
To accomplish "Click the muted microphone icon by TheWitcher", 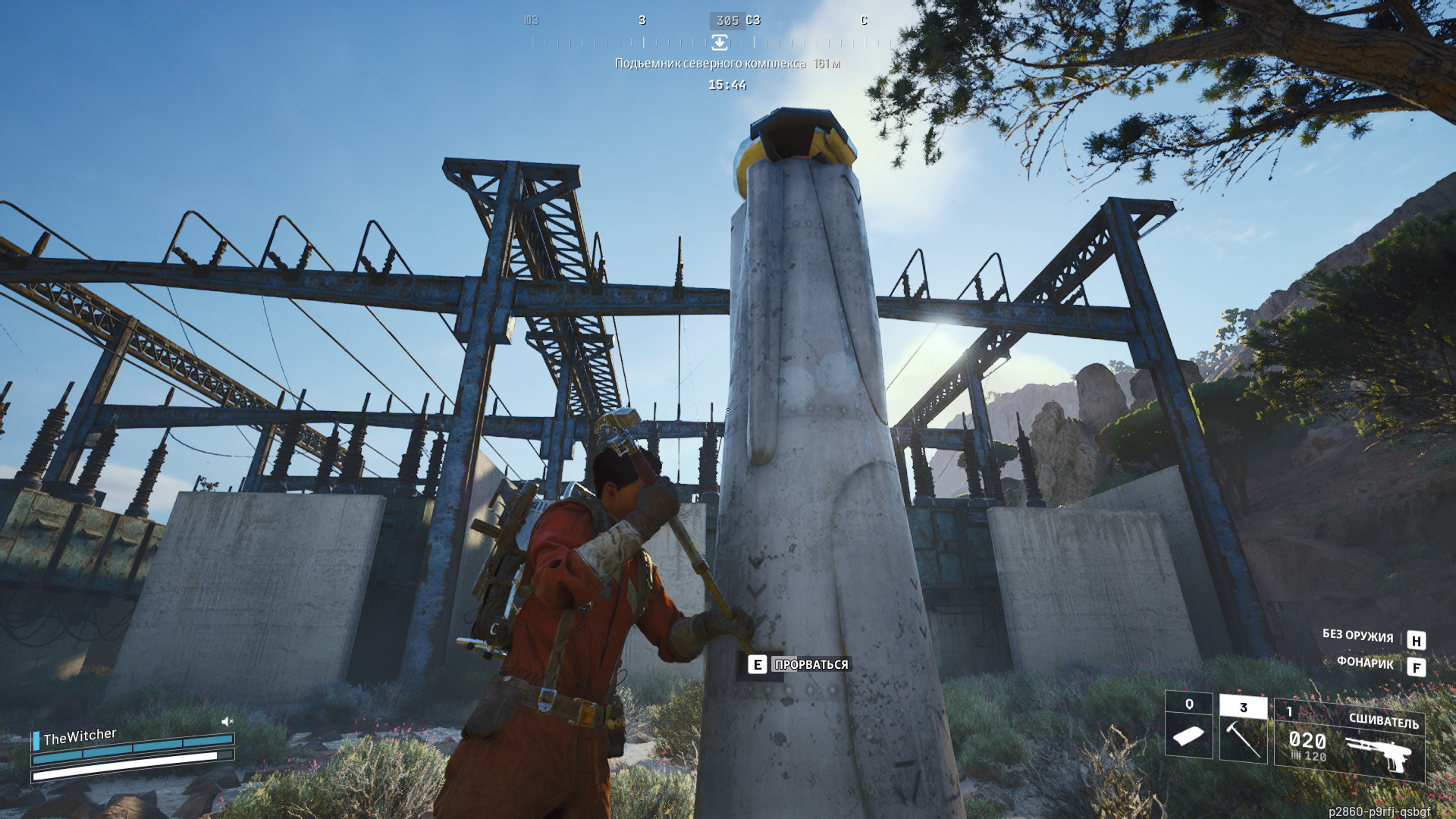I will click(x=227, y=721).
